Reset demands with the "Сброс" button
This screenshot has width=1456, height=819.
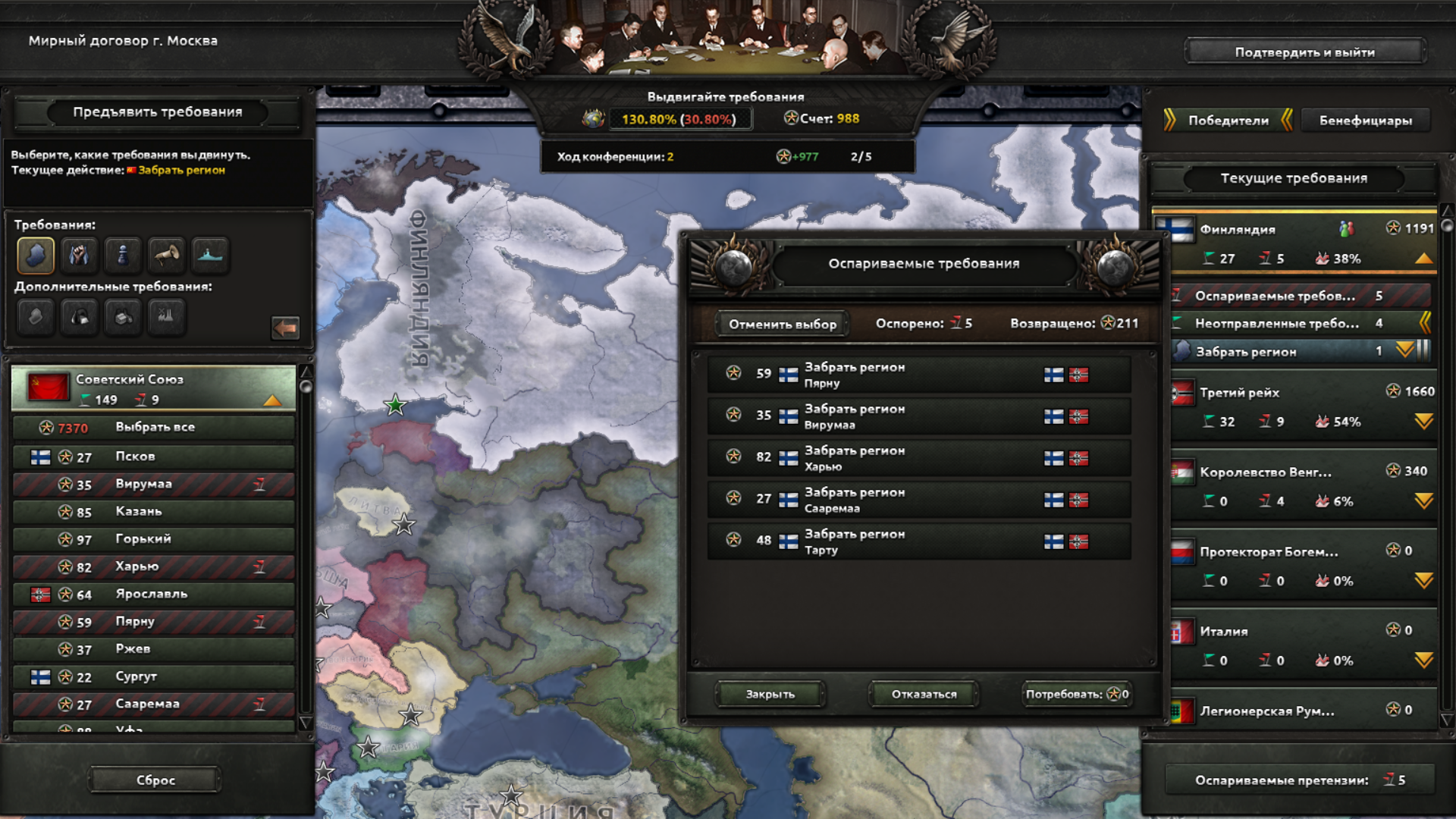pos(155,780)
